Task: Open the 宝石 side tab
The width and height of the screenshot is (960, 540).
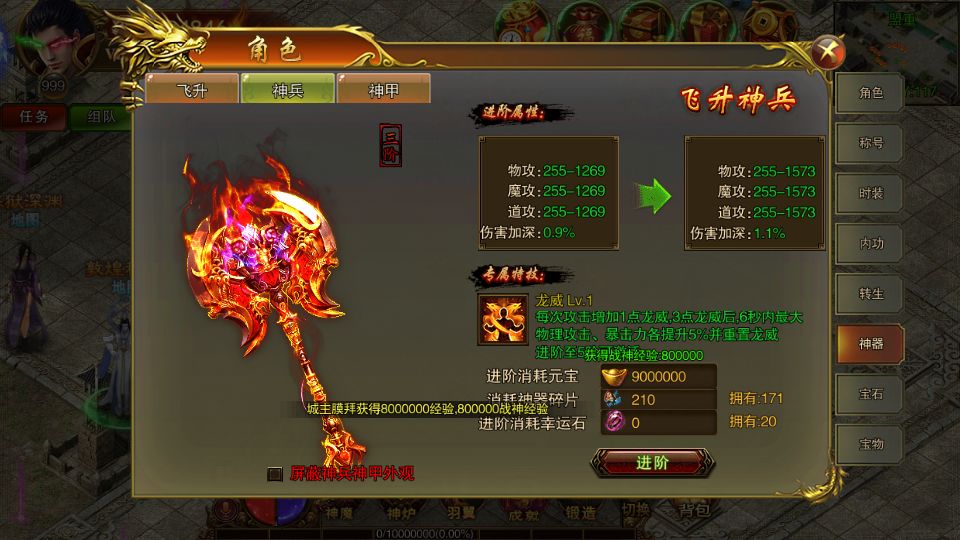Action: click(x=870, y=394)
